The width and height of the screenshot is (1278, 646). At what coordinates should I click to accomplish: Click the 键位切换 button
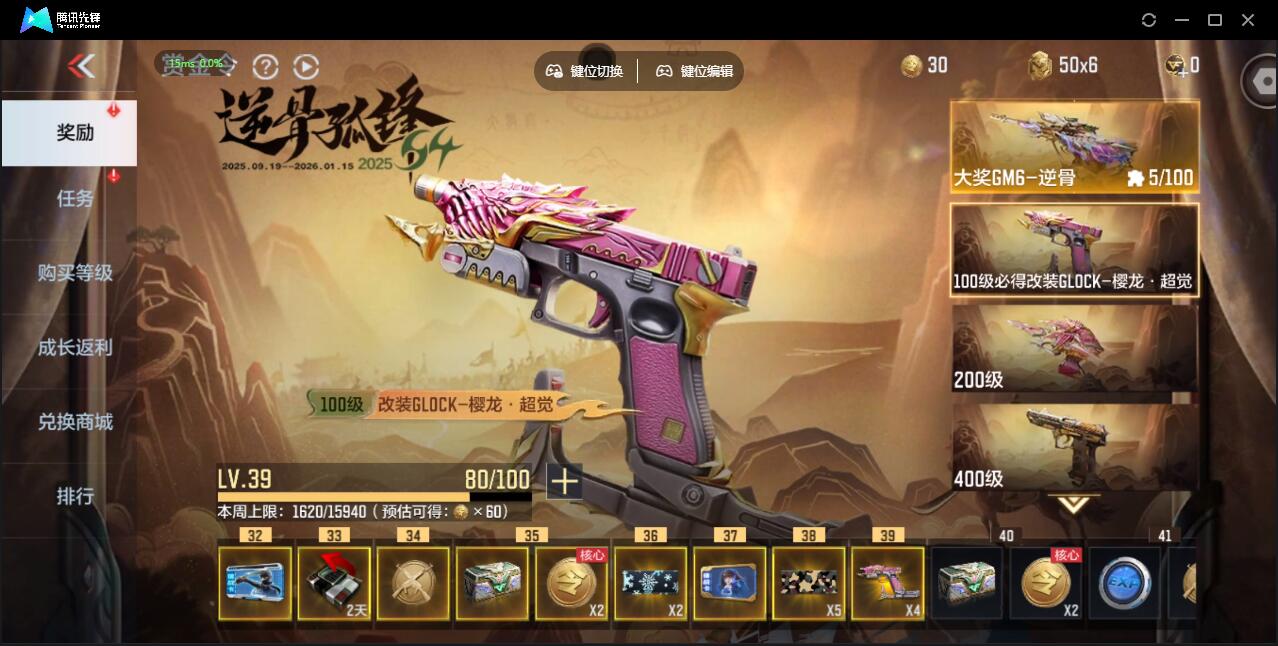[585, 71]
